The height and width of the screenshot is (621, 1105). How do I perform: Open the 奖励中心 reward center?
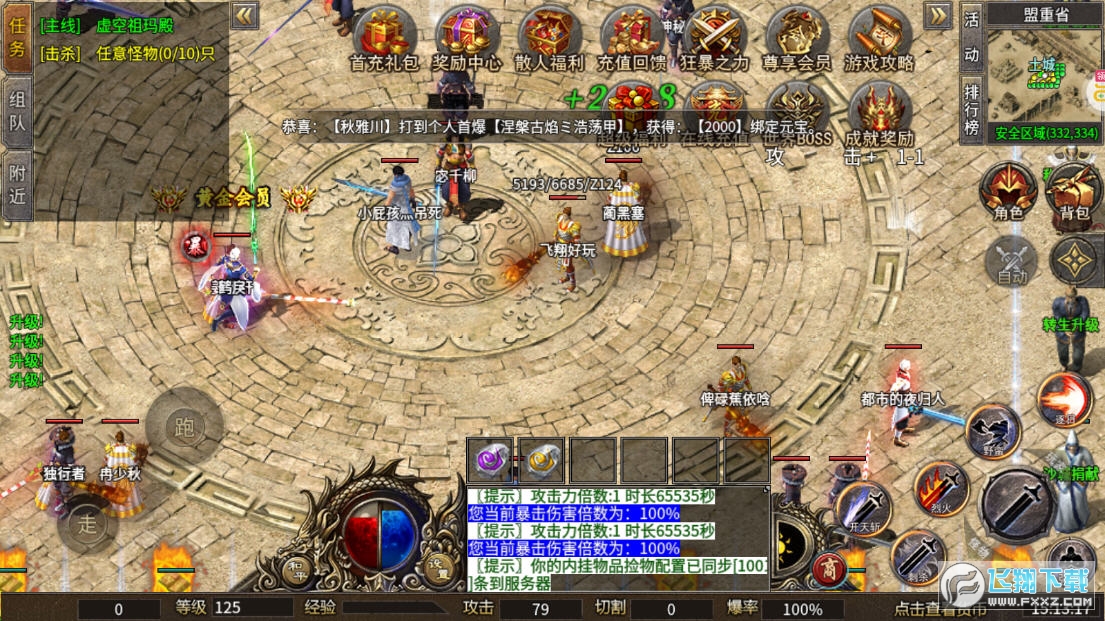[x=467, y=38]
